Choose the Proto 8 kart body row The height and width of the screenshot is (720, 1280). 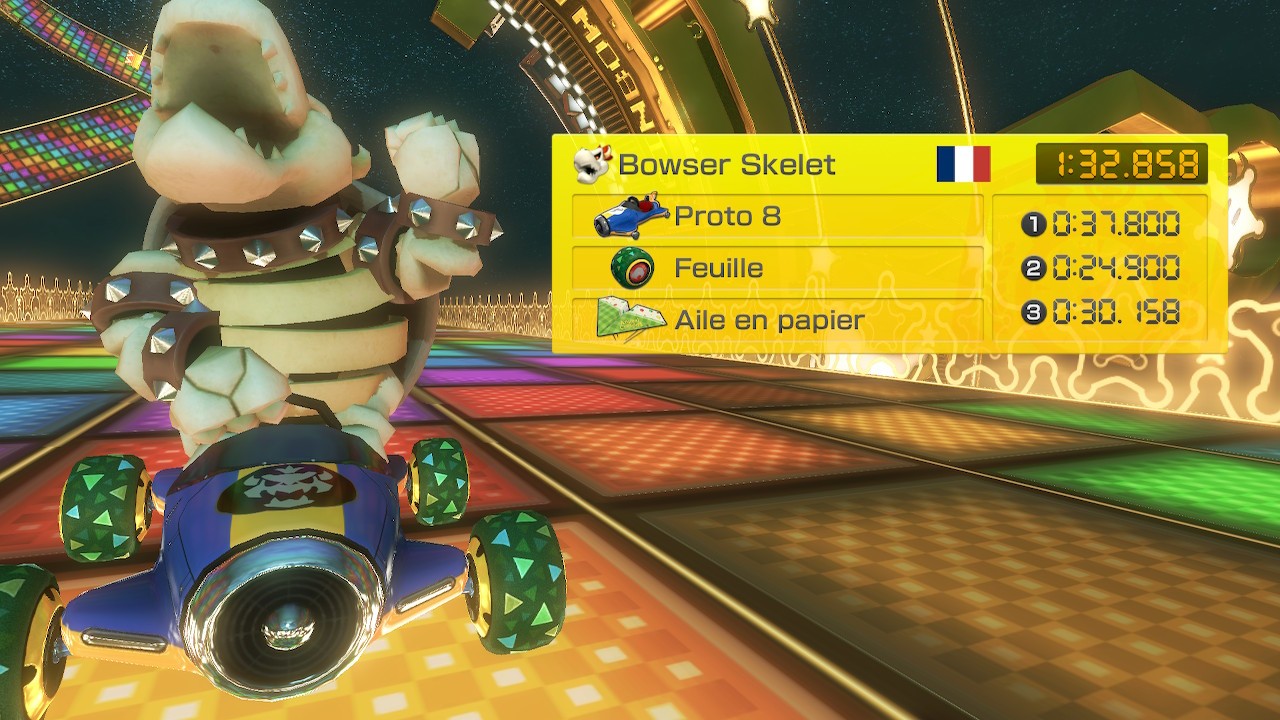[x=777, y=216]
